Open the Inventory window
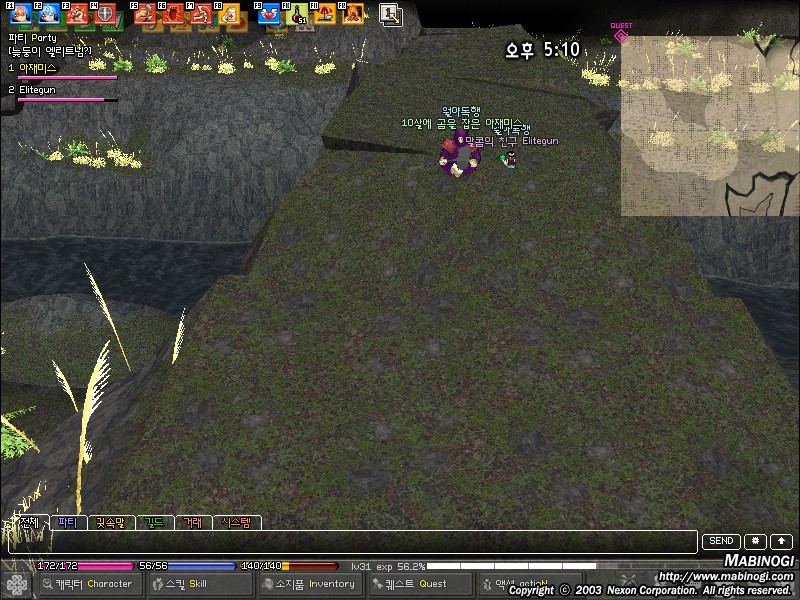The height and width of the screenshot is (600, 800). [x=309, y=584]
